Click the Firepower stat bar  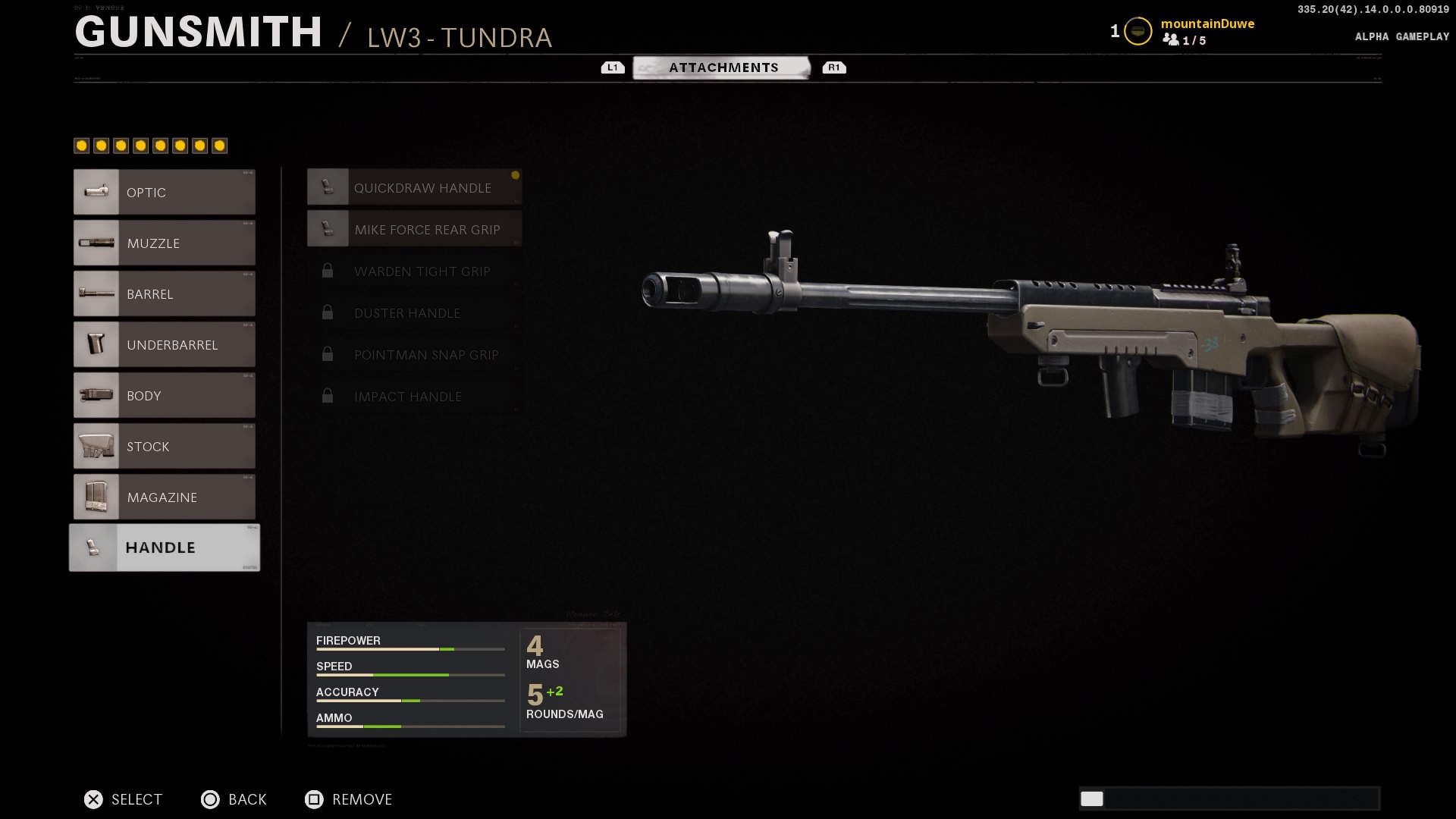[409, 649]
